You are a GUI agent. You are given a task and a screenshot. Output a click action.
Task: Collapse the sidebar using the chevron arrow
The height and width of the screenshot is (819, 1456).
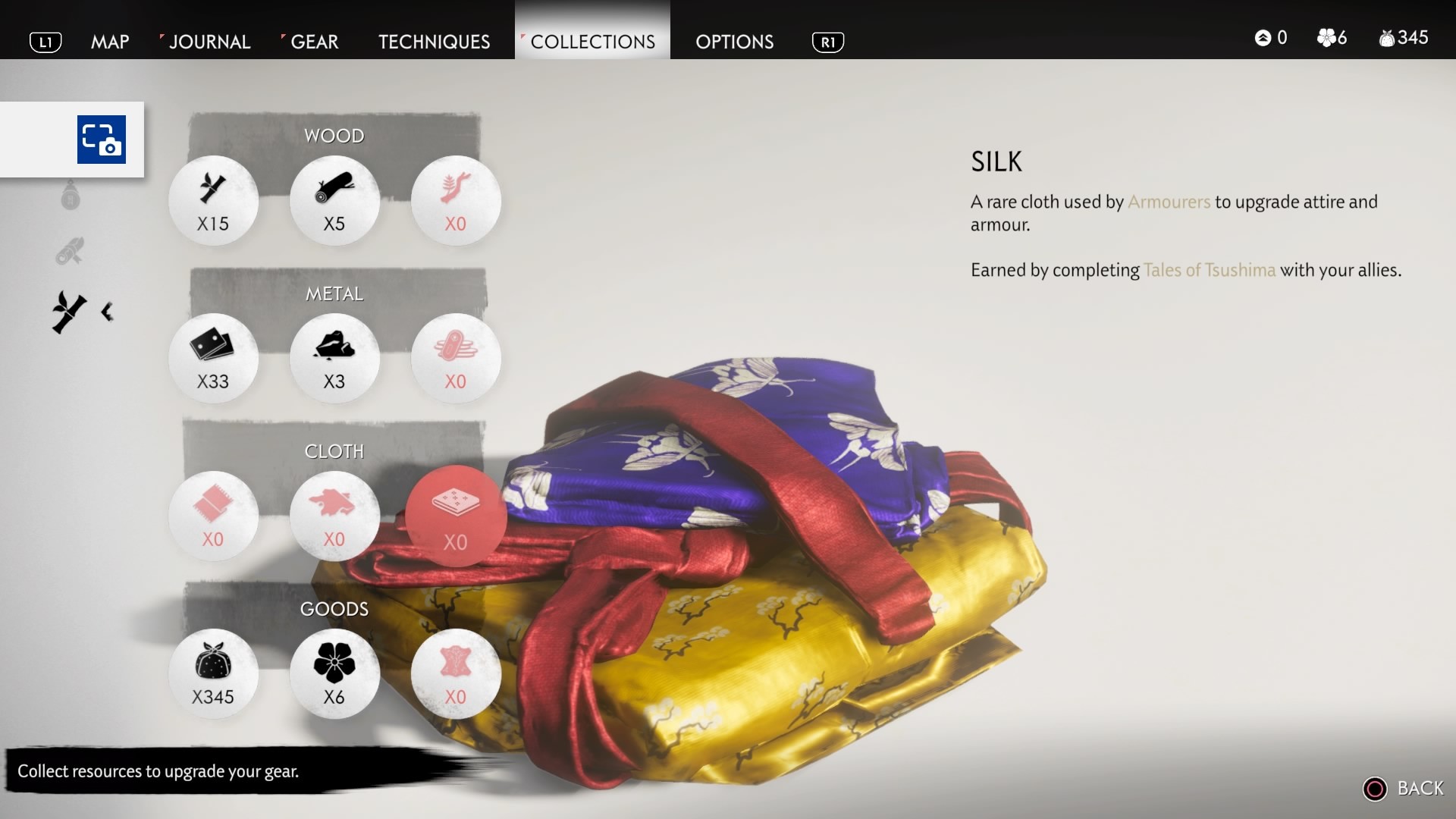106,311
